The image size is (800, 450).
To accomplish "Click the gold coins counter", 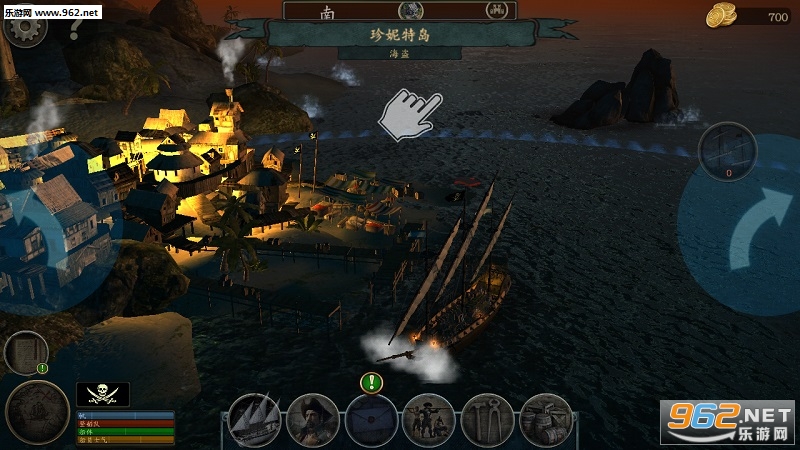I will [750, 16].
